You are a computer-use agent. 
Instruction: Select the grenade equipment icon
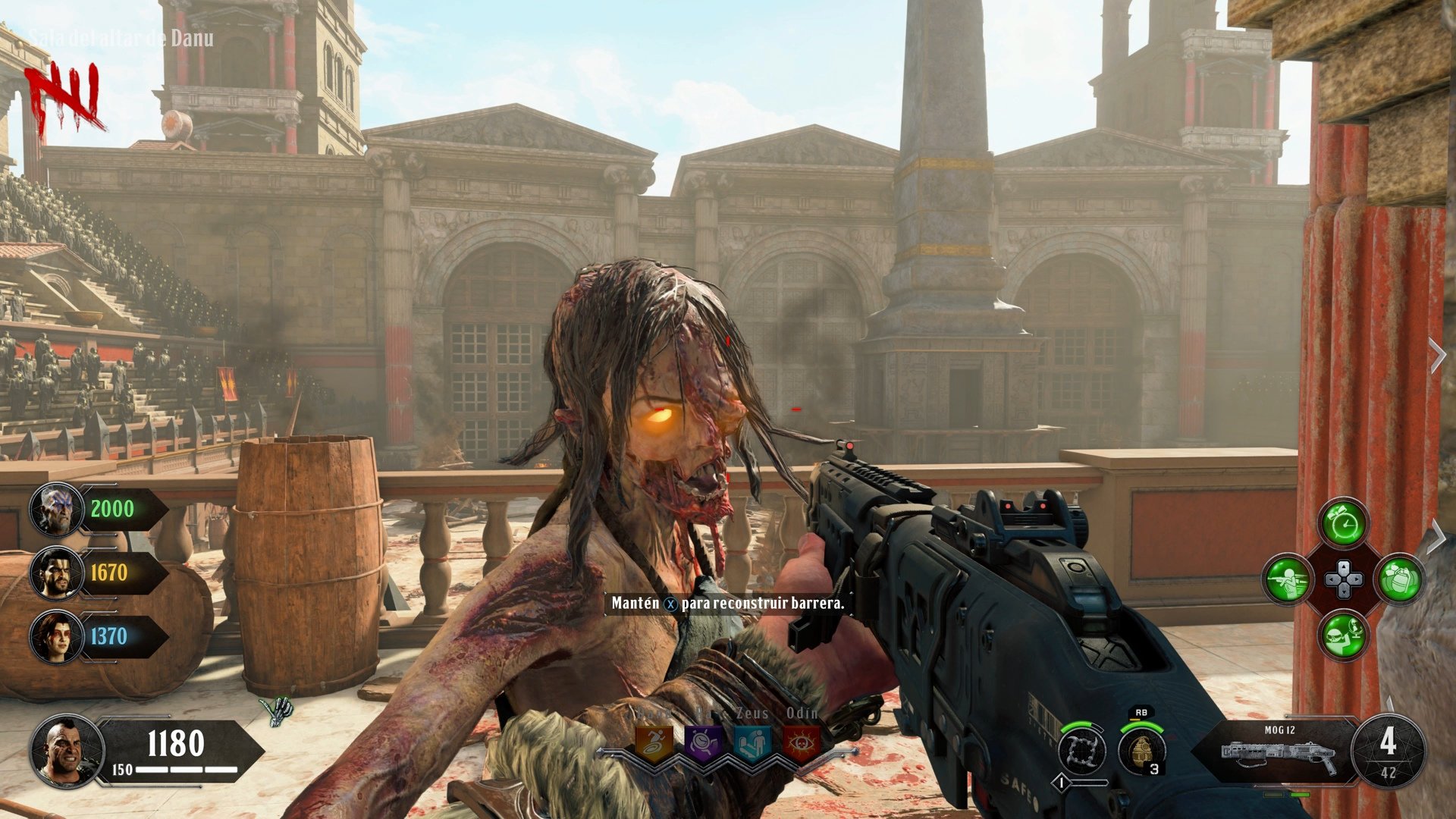coord(1399,579)
